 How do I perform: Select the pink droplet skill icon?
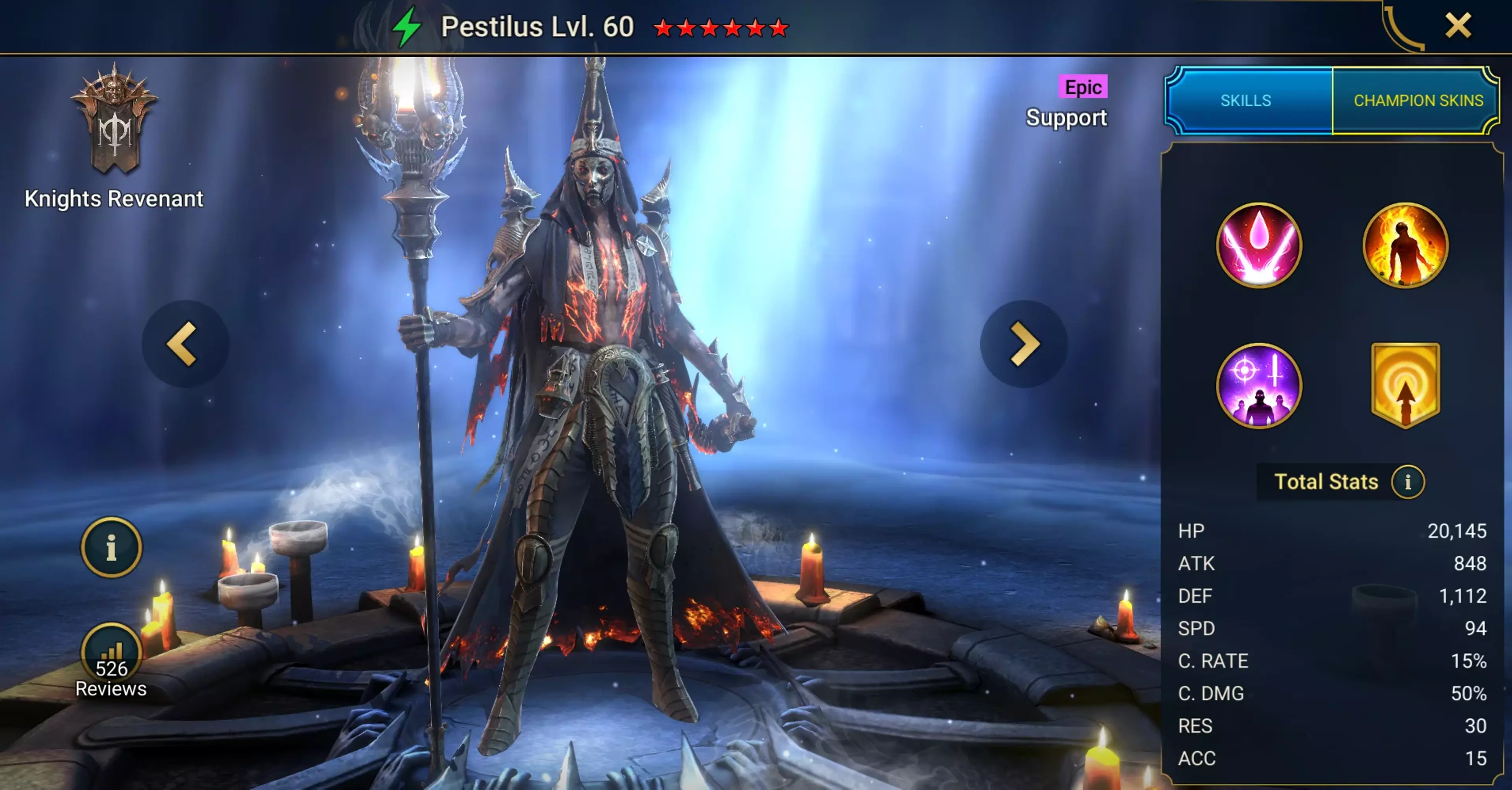pos(1258,245)
